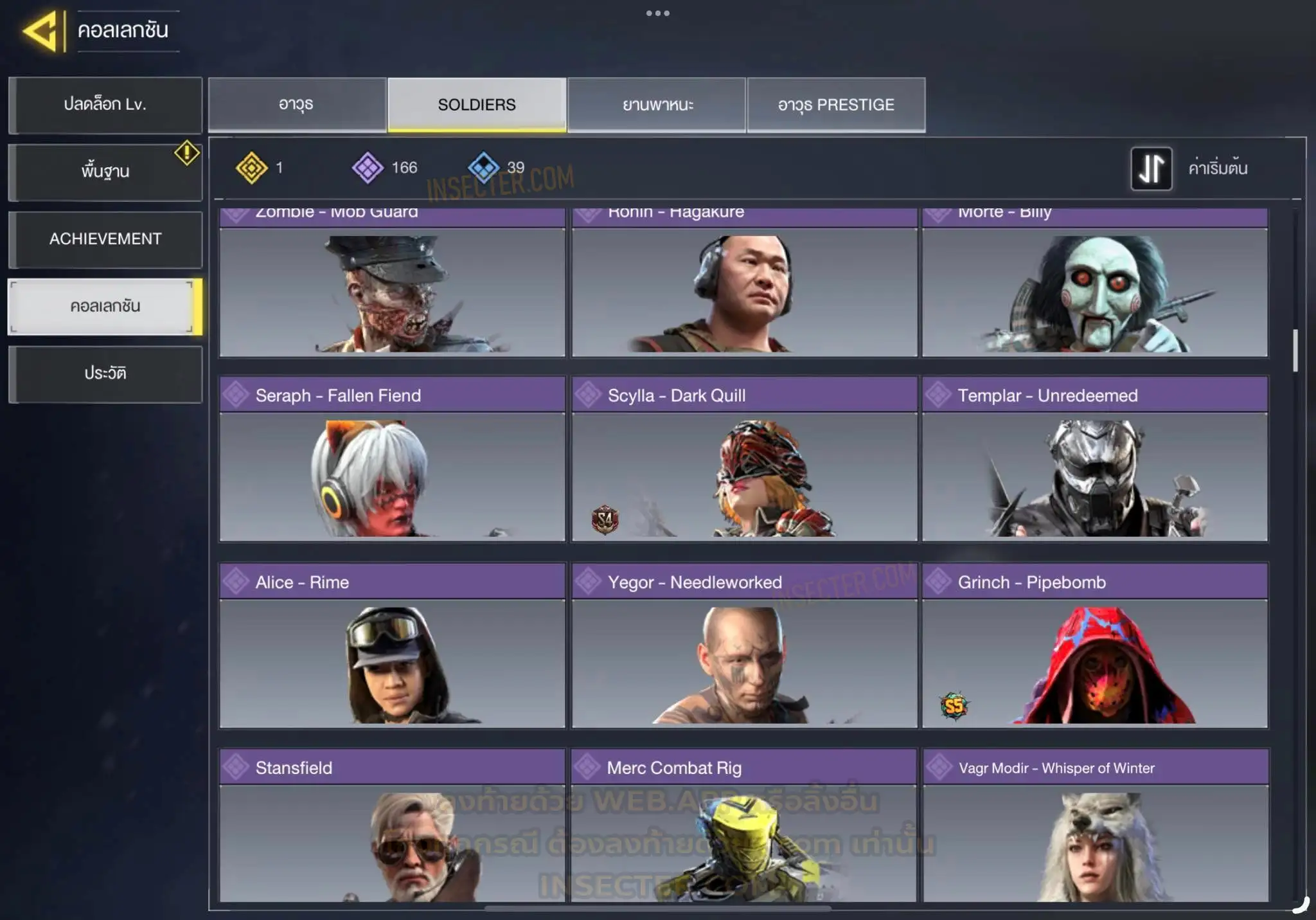Switch to the อาวุธ tab

[x=297, y=105]
